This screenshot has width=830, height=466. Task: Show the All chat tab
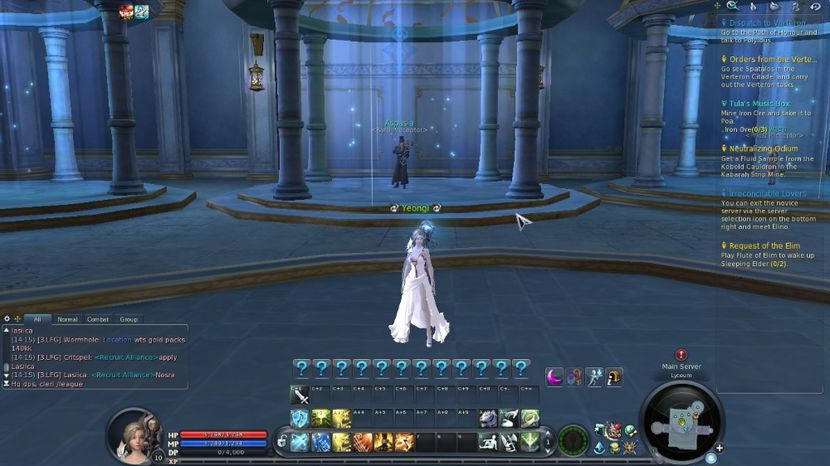pos(36,319)
